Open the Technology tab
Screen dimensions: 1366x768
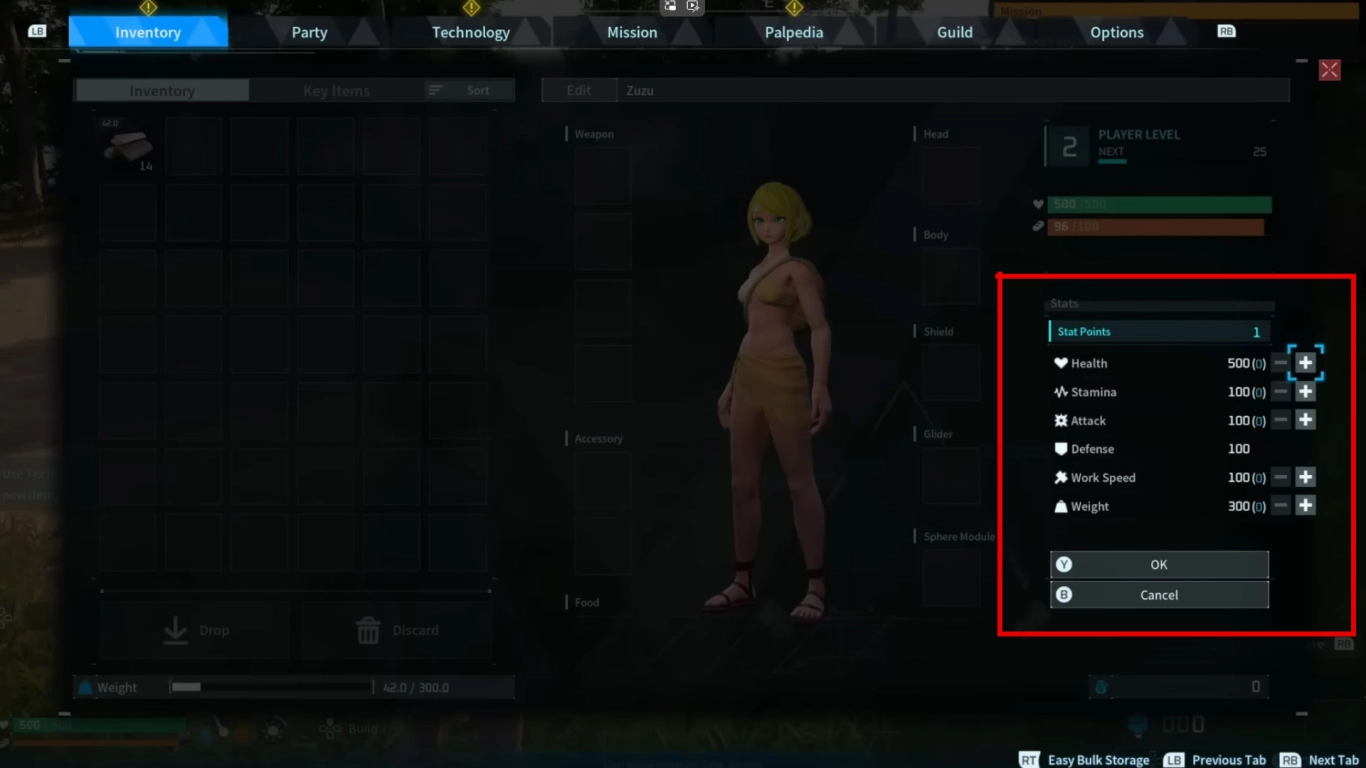click(x=470, y=31)
